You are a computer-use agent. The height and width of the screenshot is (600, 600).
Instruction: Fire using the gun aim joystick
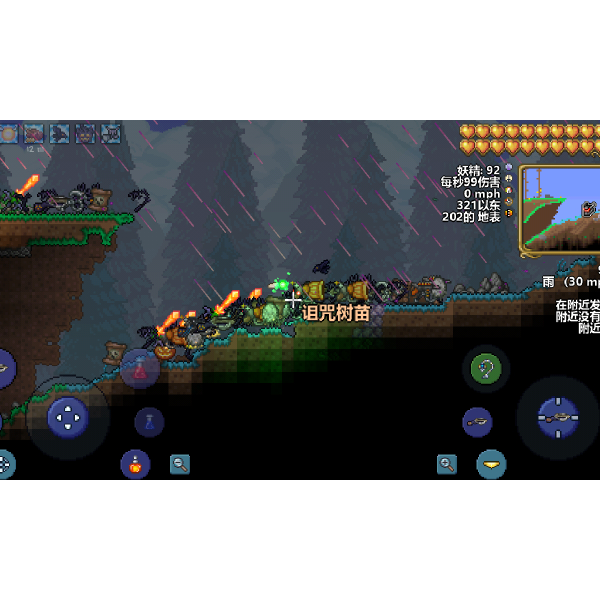[557, 417]
